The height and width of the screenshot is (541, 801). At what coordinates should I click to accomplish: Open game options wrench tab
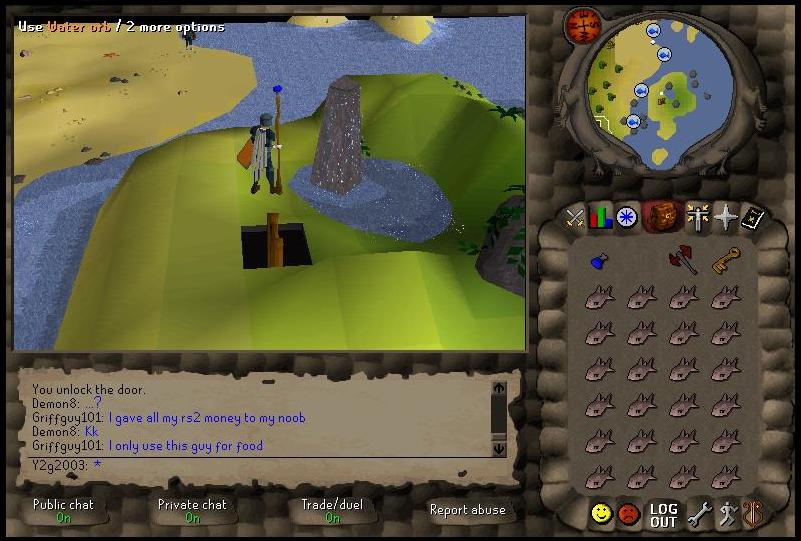(698, 514)
